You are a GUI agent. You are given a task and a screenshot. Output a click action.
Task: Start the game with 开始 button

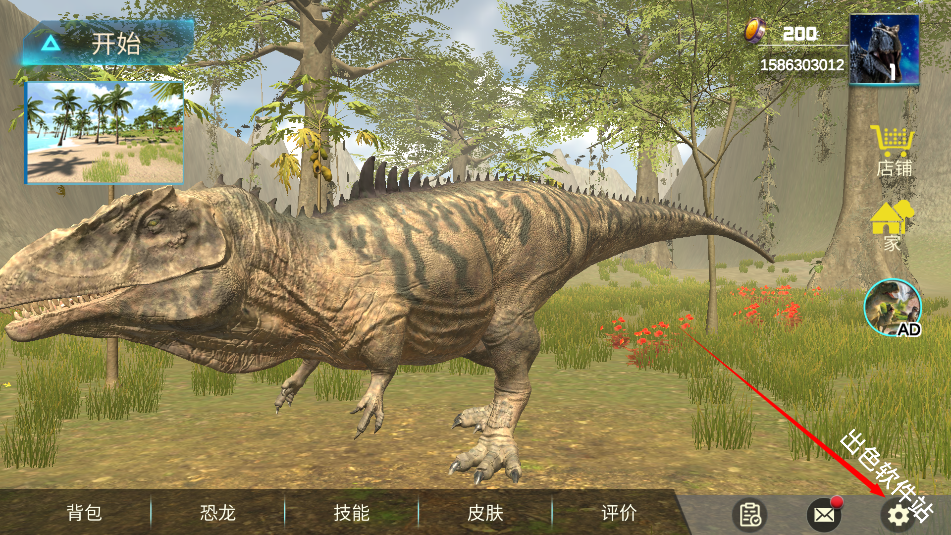(107, 43)
